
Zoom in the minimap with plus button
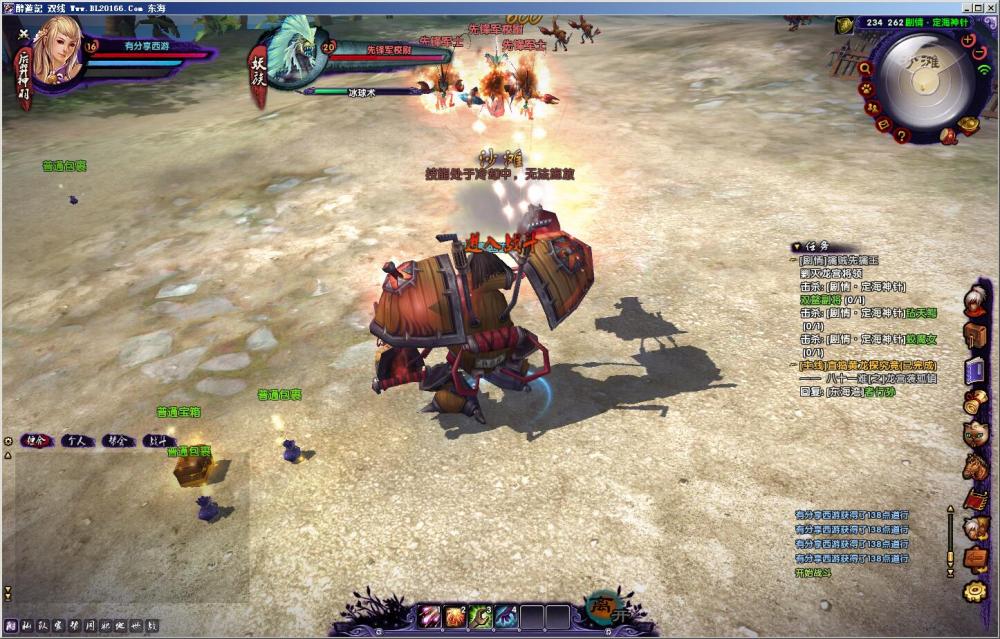tap(968, 39)
